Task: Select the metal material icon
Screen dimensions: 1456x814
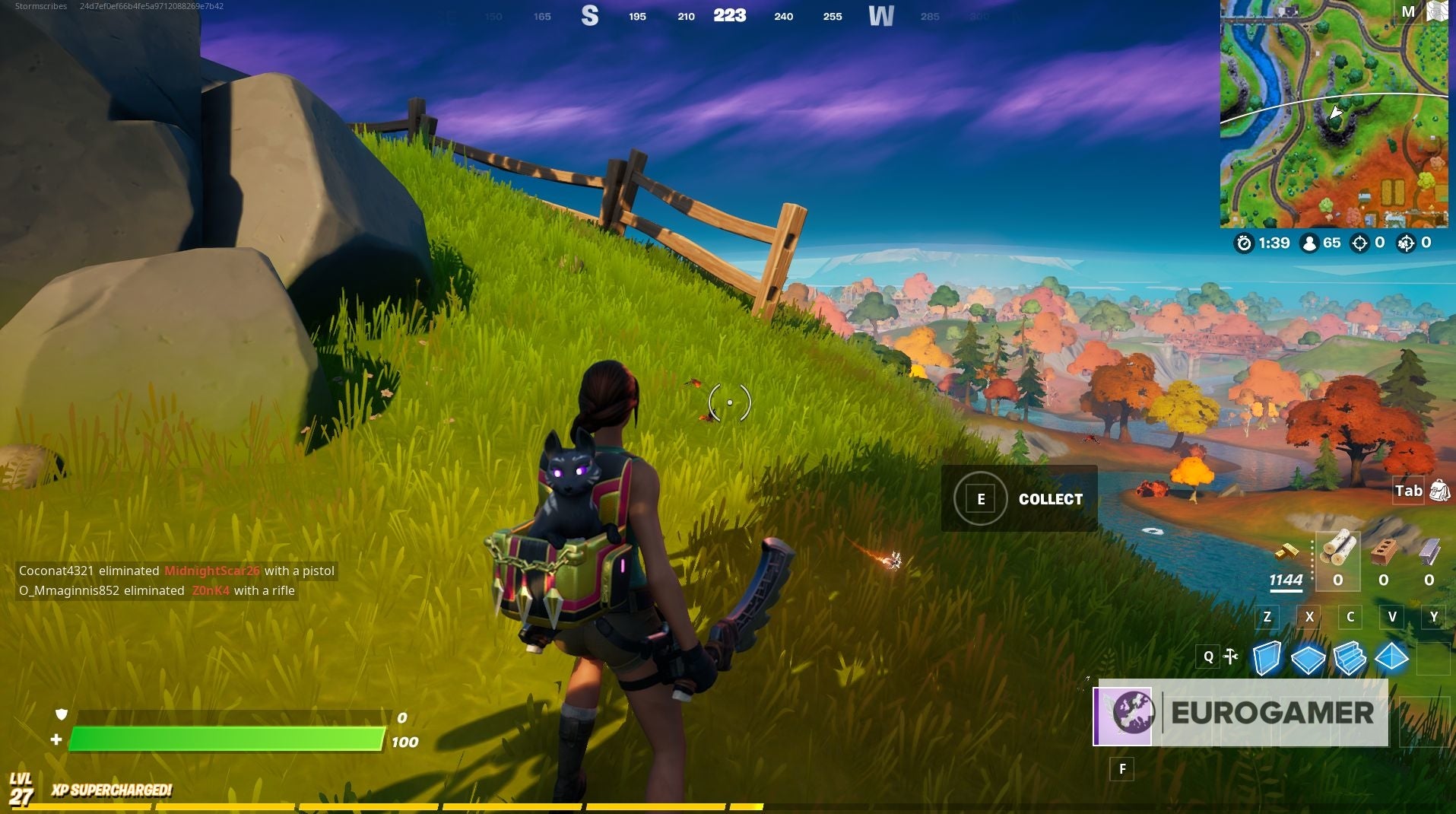Action: (1428, 551)
